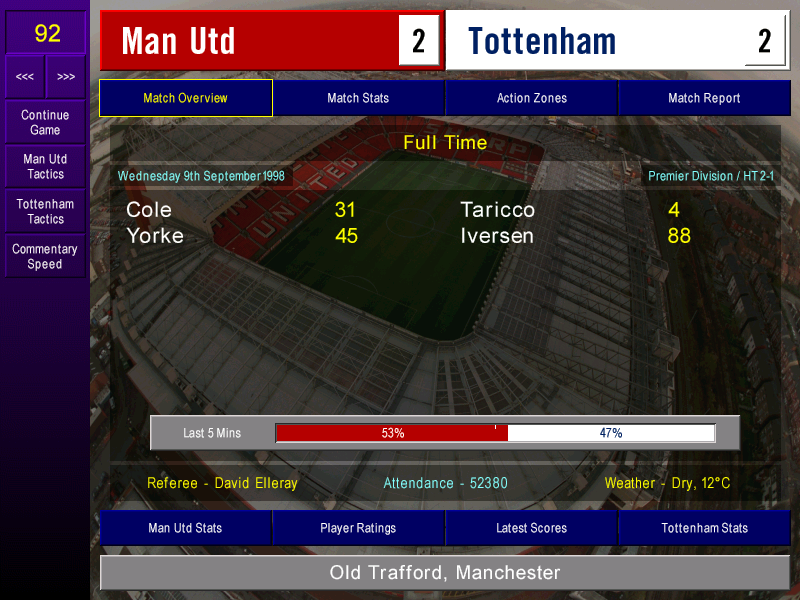Click the >>> forward arrow button
The image size is (800, 600).
tap(66, 77)
